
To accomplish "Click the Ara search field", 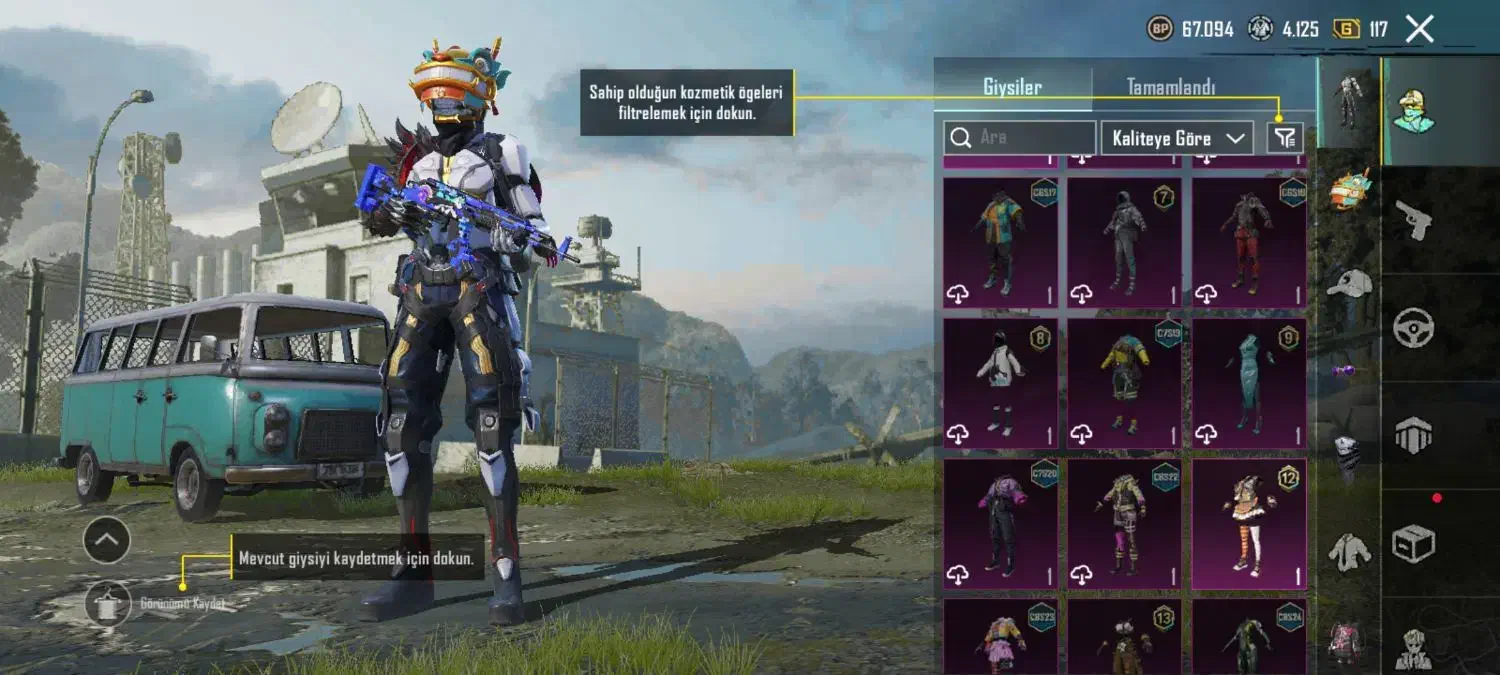I will click(1020, 138).
